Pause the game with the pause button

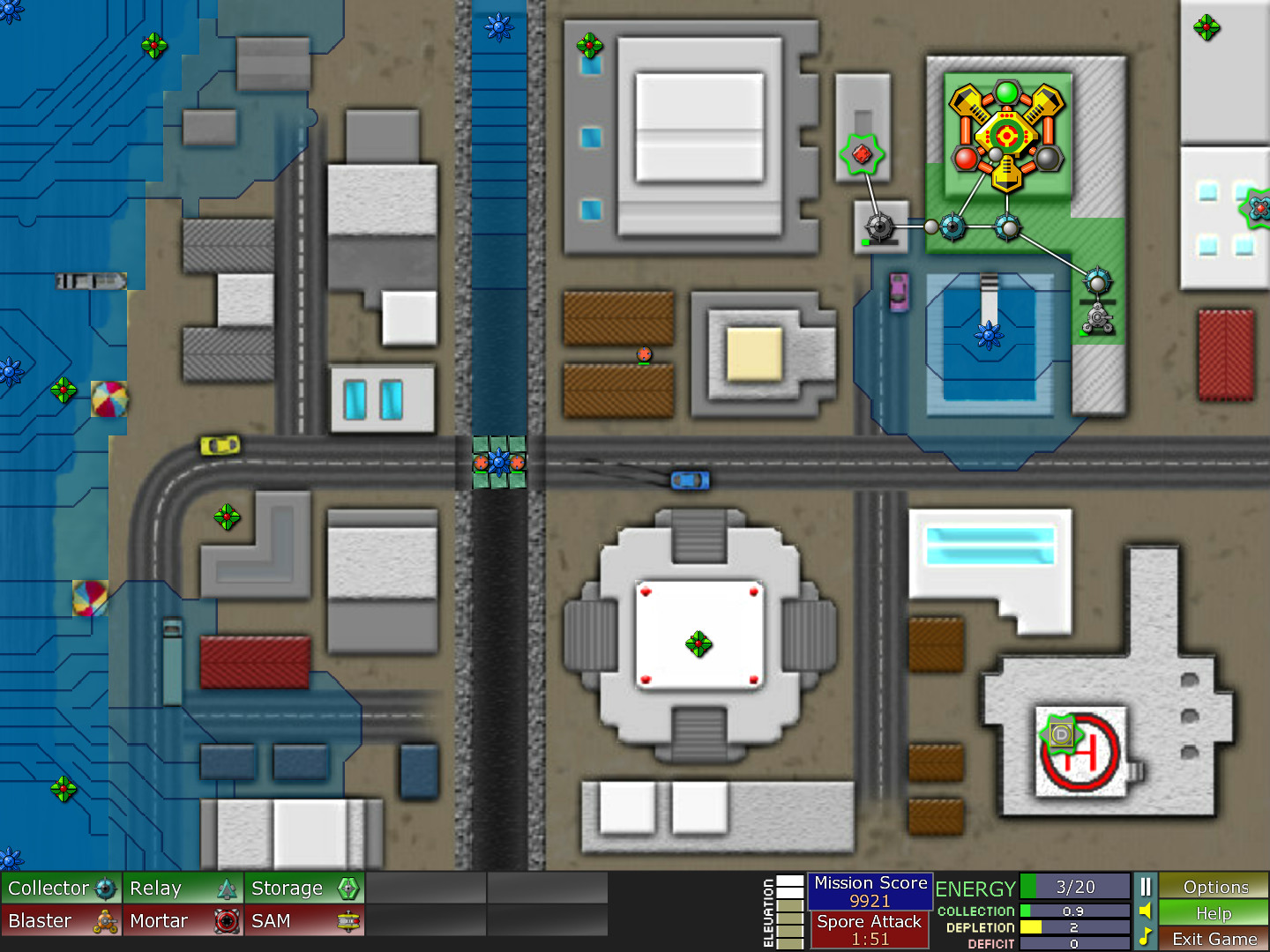[1145, 887]
